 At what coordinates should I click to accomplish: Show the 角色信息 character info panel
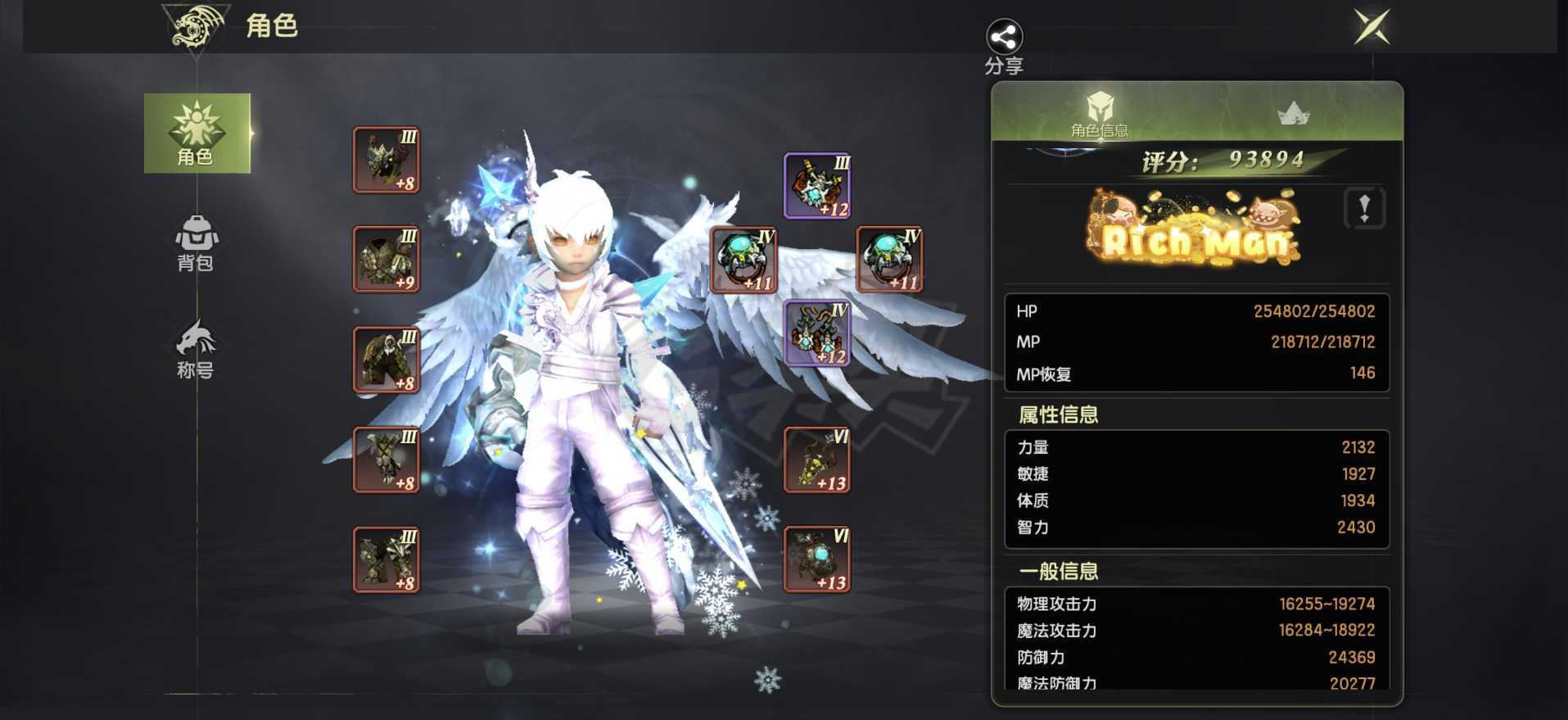click(1099, 113)
